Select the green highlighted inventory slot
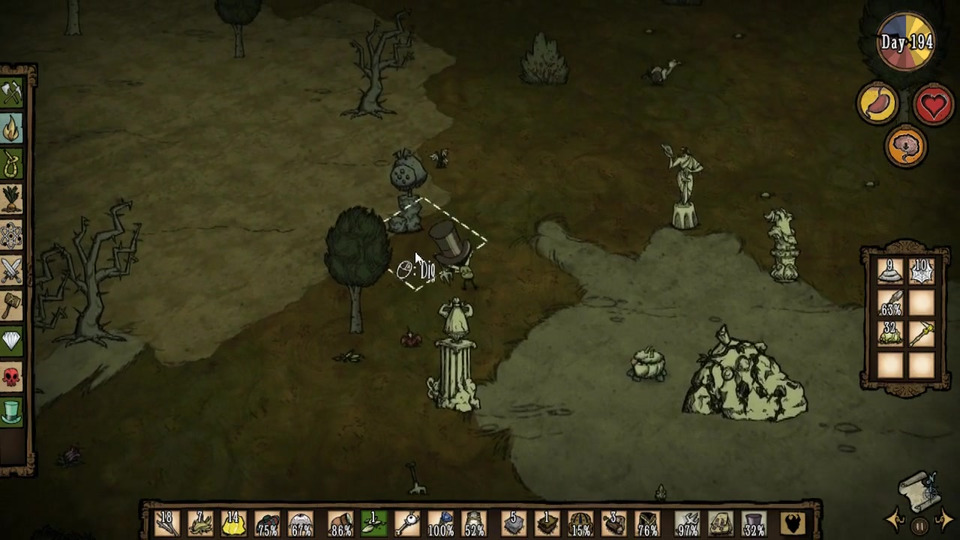Viewport: 960px width, 540px height. pos(373,523)
